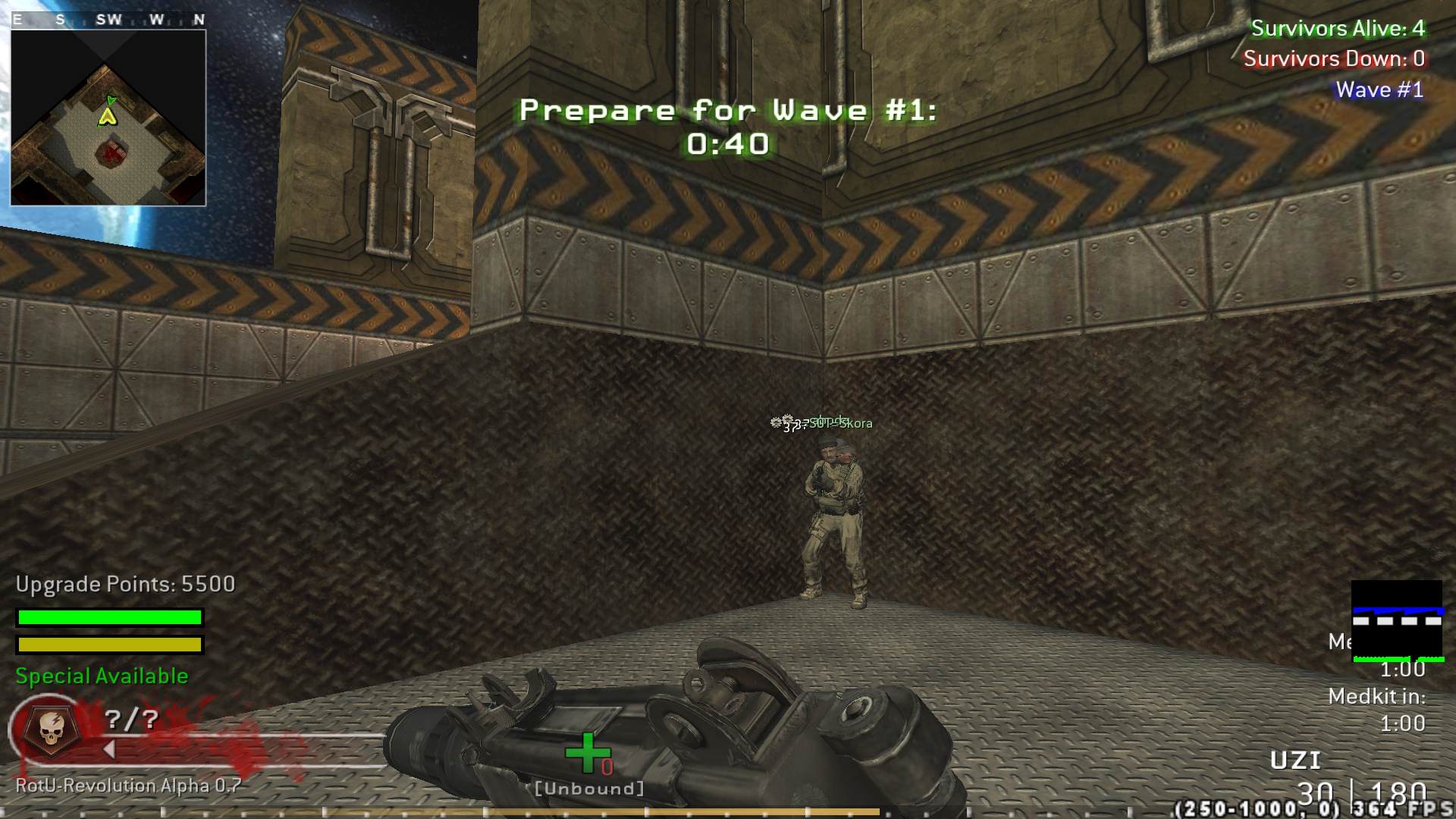
Task: Click the UZI weapon name label
Action: (x=1295, y=758)
